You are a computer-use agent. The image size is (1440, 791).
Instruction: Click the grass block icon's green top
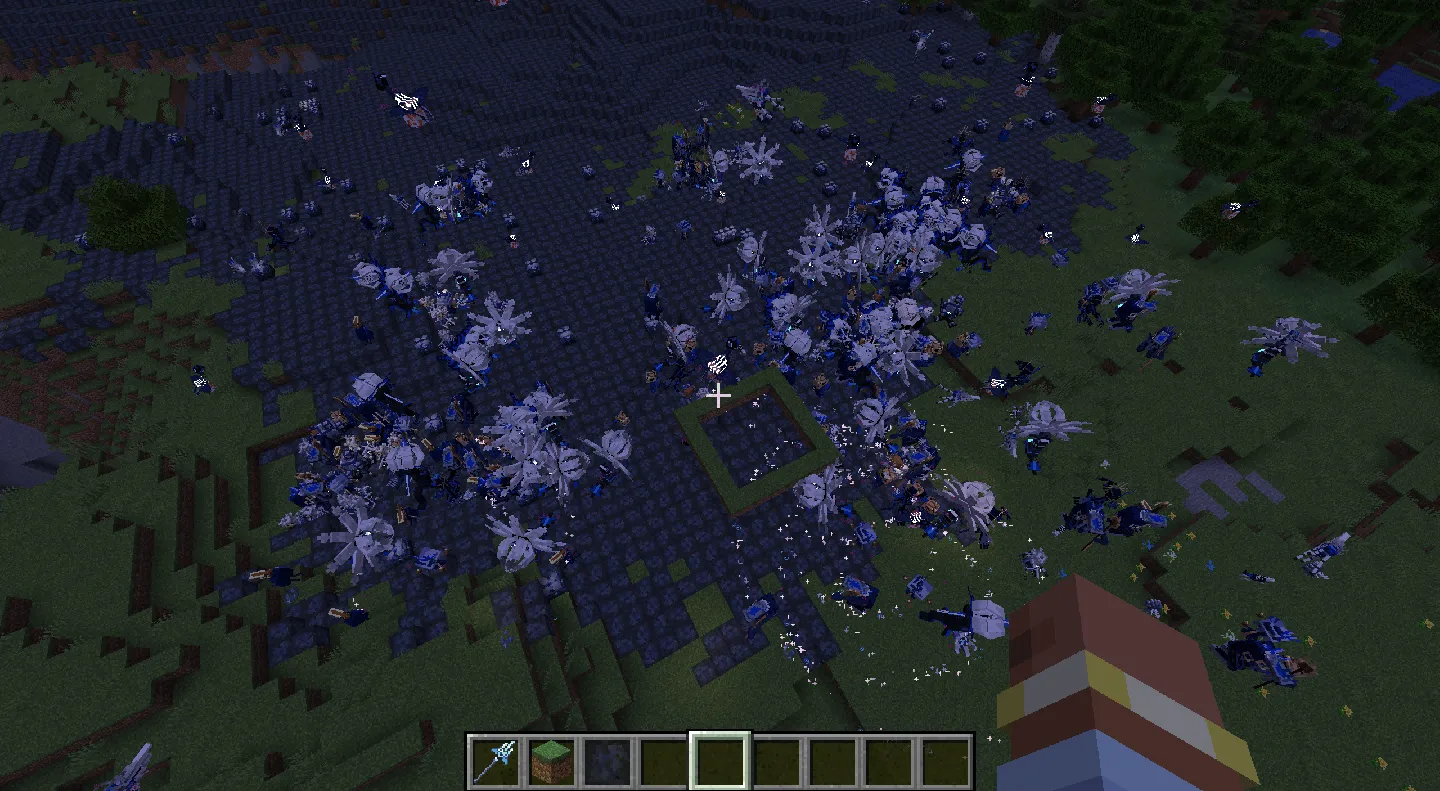tap(550, 750)
